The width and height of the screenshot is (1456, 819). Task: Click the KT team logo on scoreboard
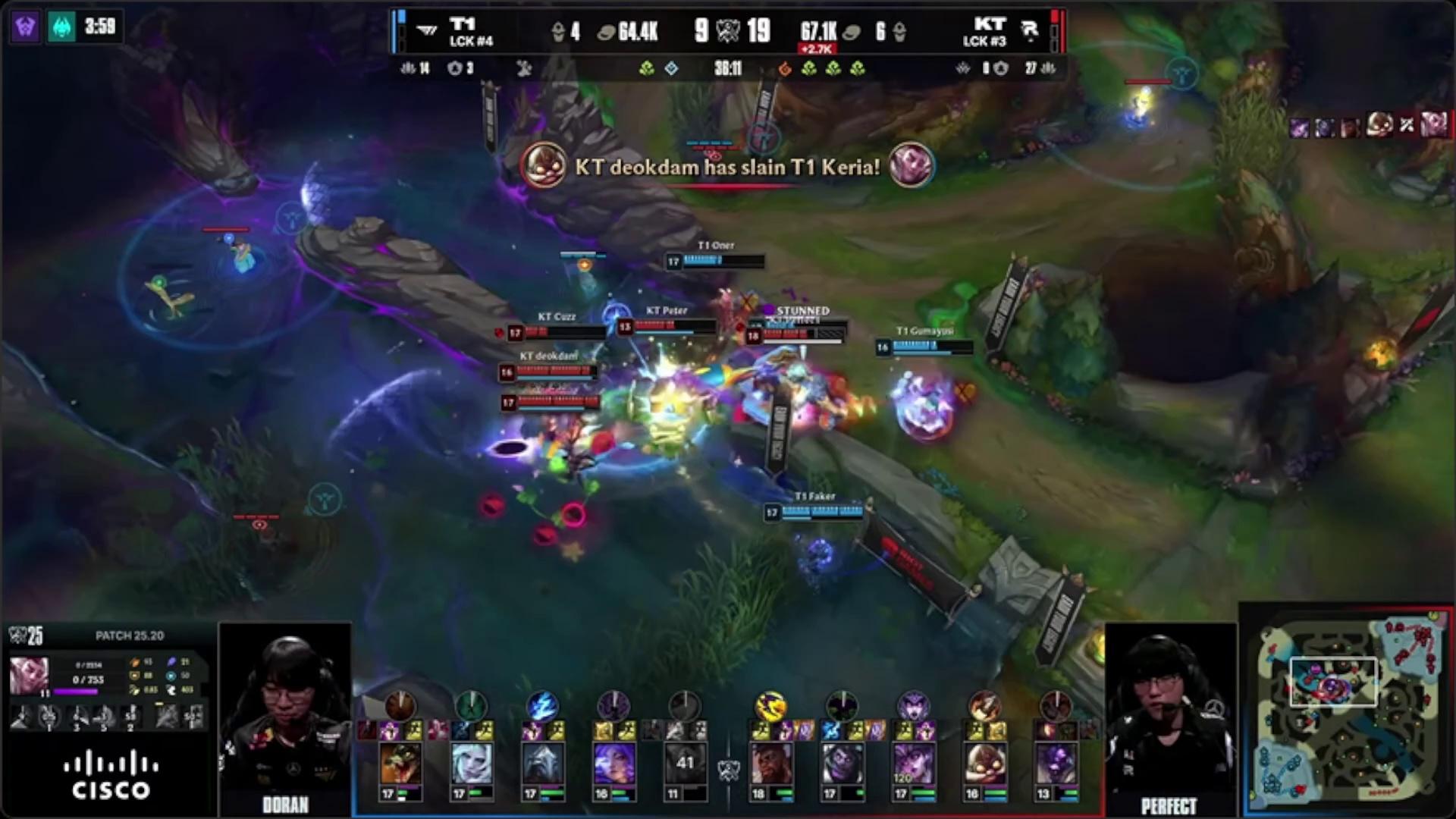point(1029,31)
